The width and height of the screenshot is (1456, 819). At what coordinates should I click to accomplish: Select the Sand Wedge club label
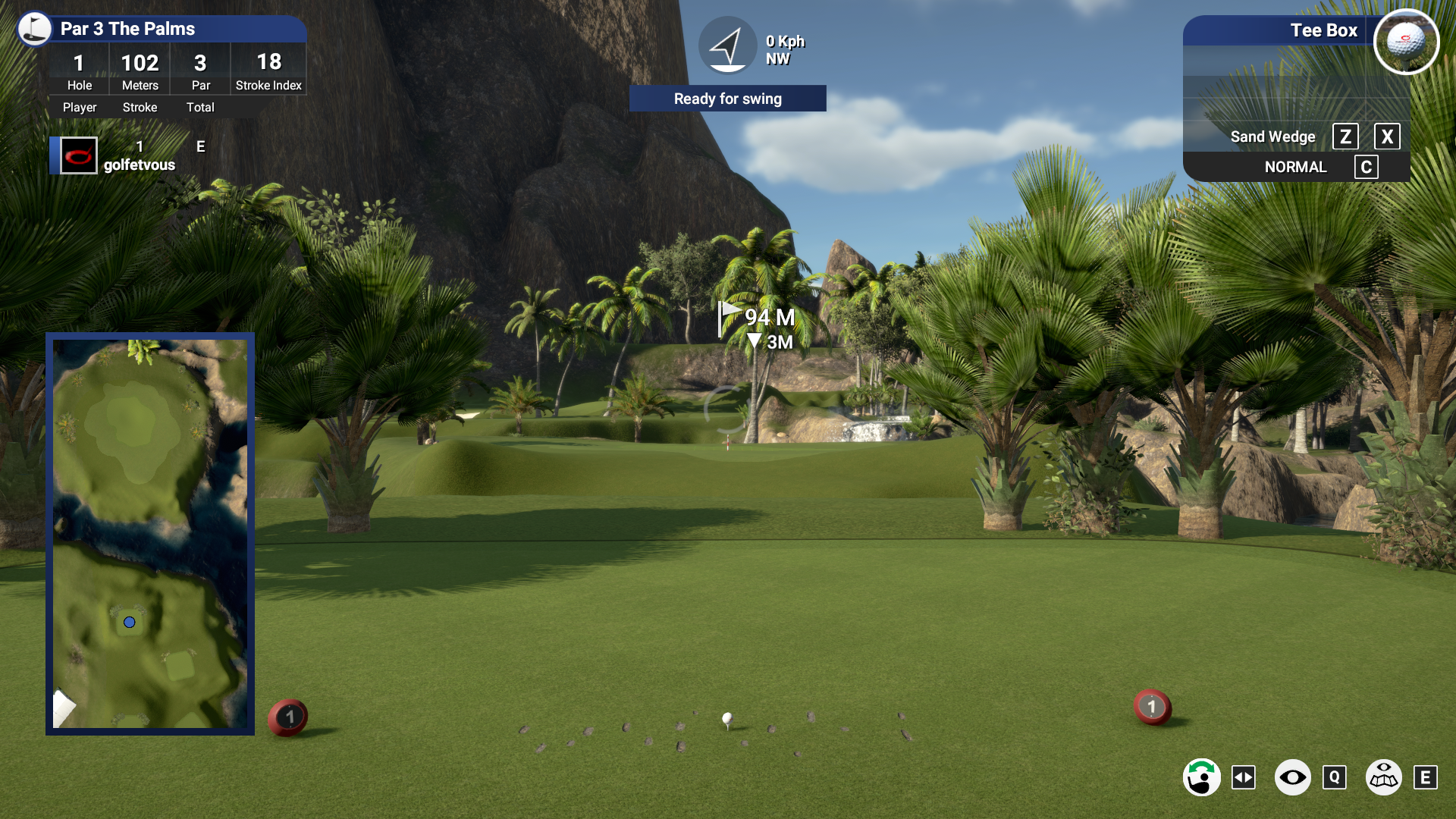[x=1272, y=136]
